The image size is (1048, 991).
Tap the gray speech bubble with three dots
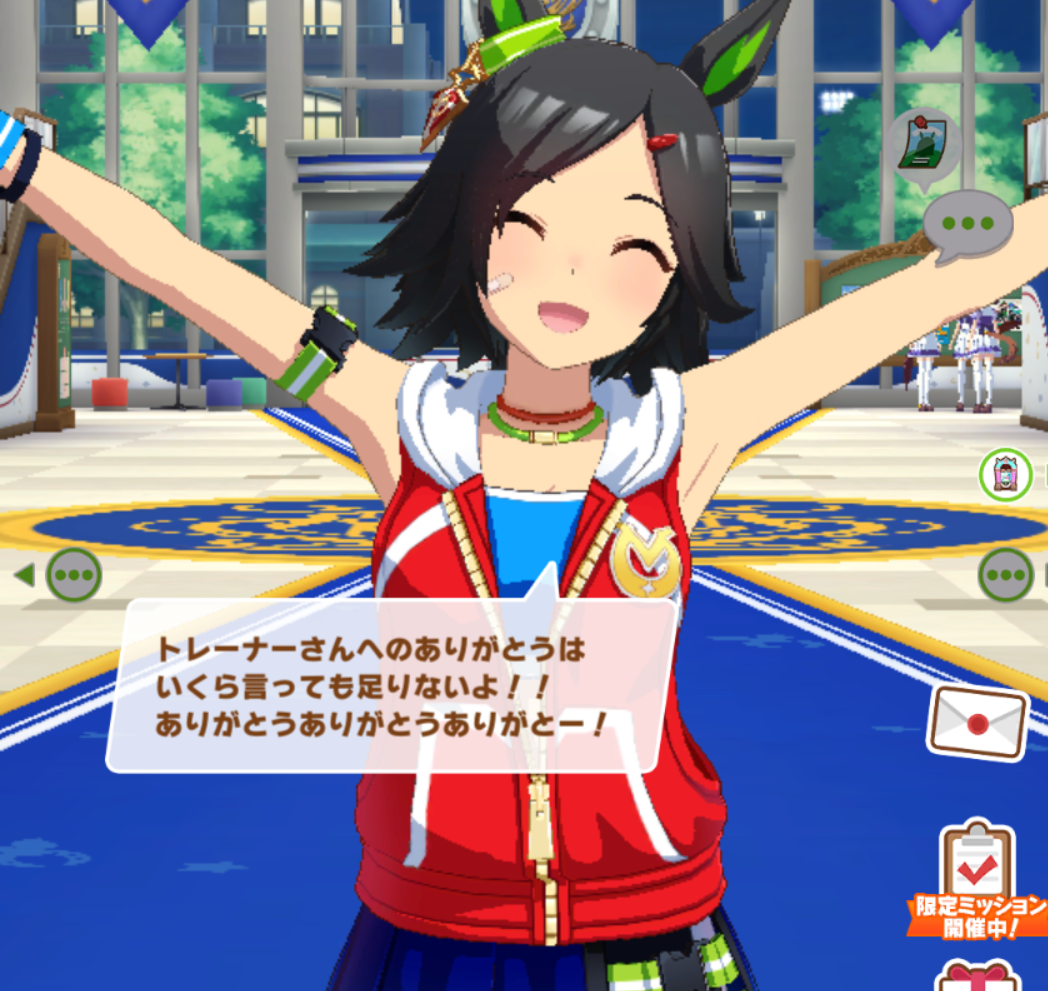968,226
